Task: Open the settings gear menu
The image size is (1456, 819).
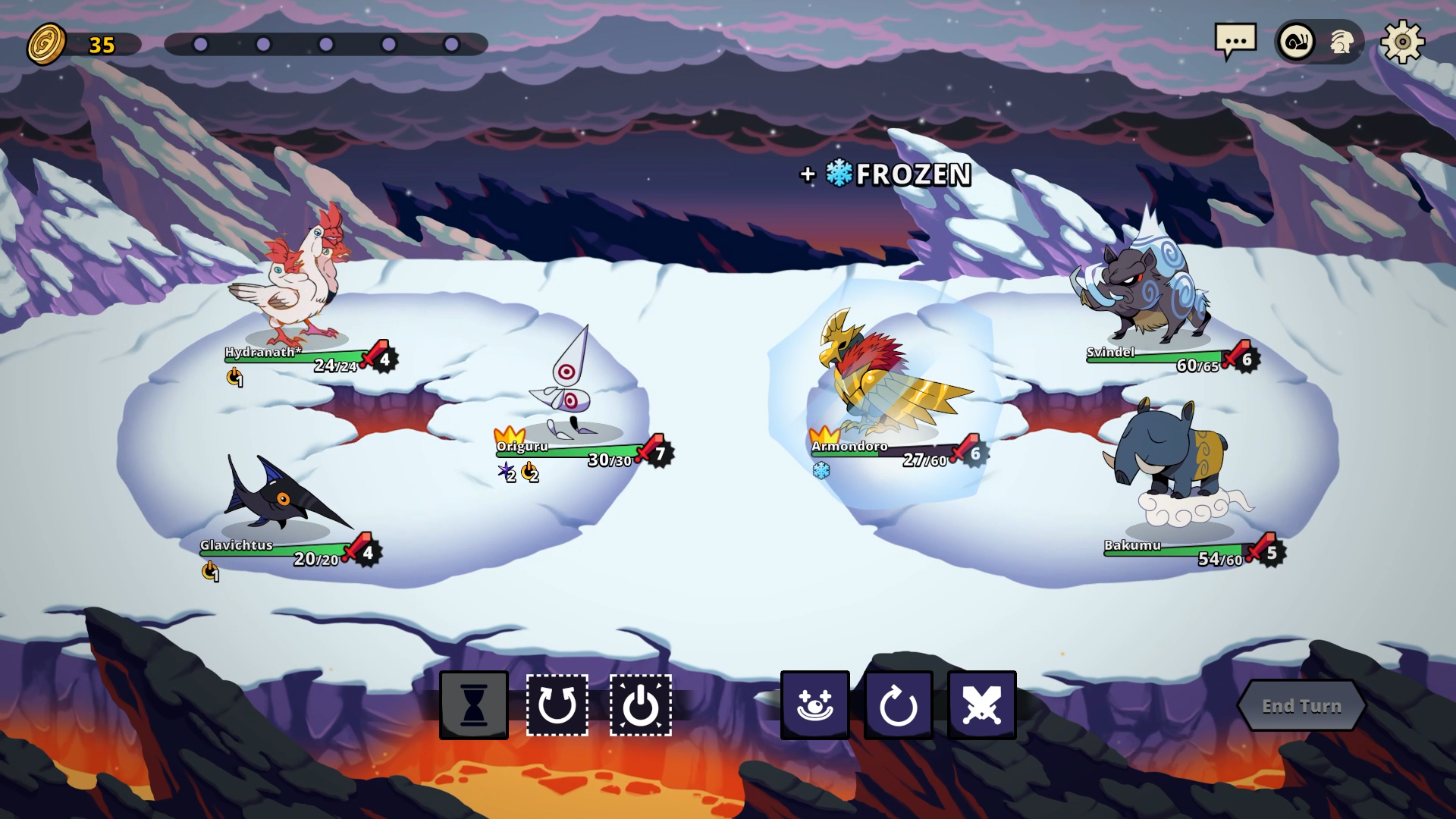Action: tap(1402, 42)
